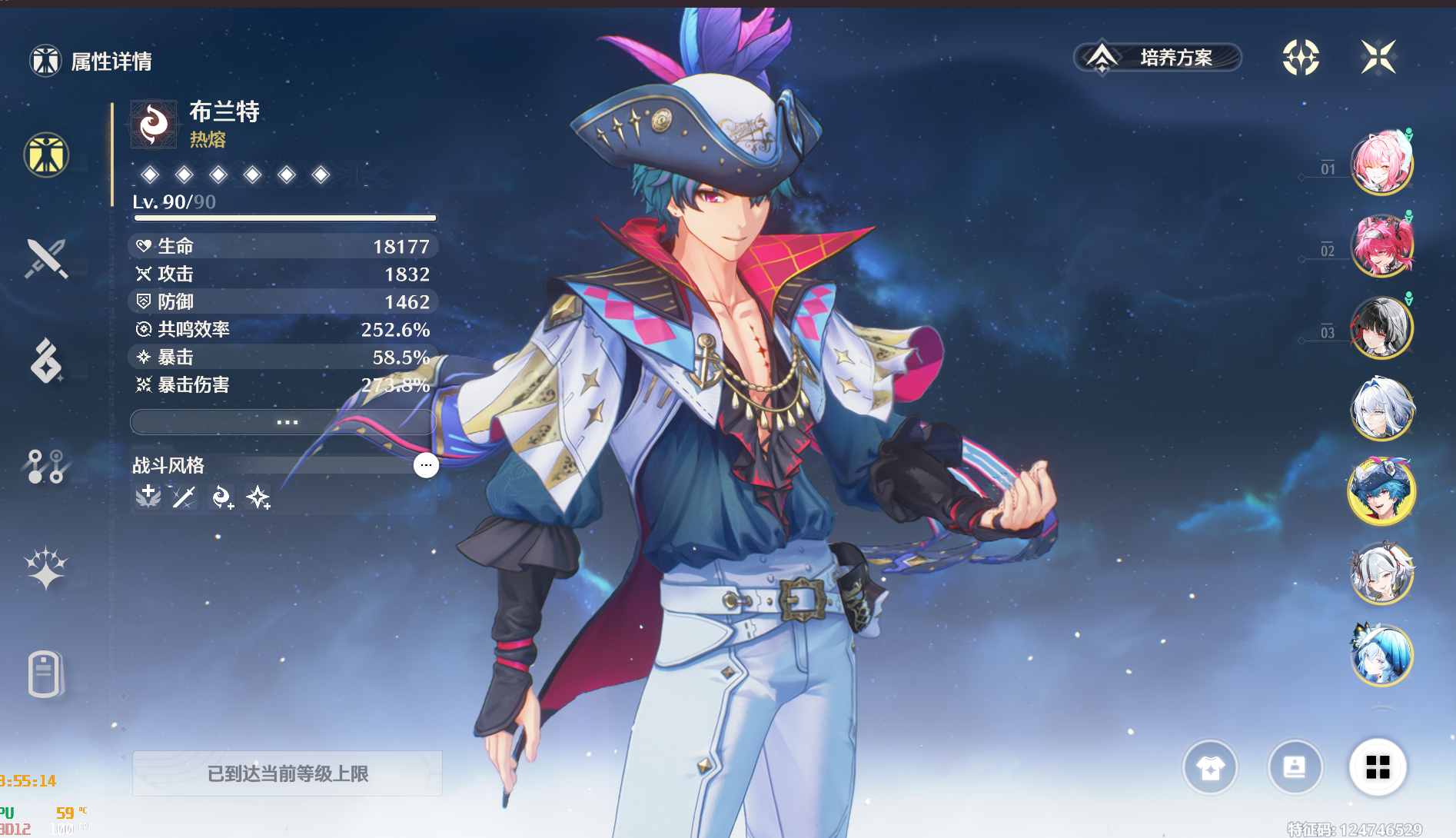The image size is (1456, 838).
Task: Show 战斗风格 combat style details
Action: 426,465
